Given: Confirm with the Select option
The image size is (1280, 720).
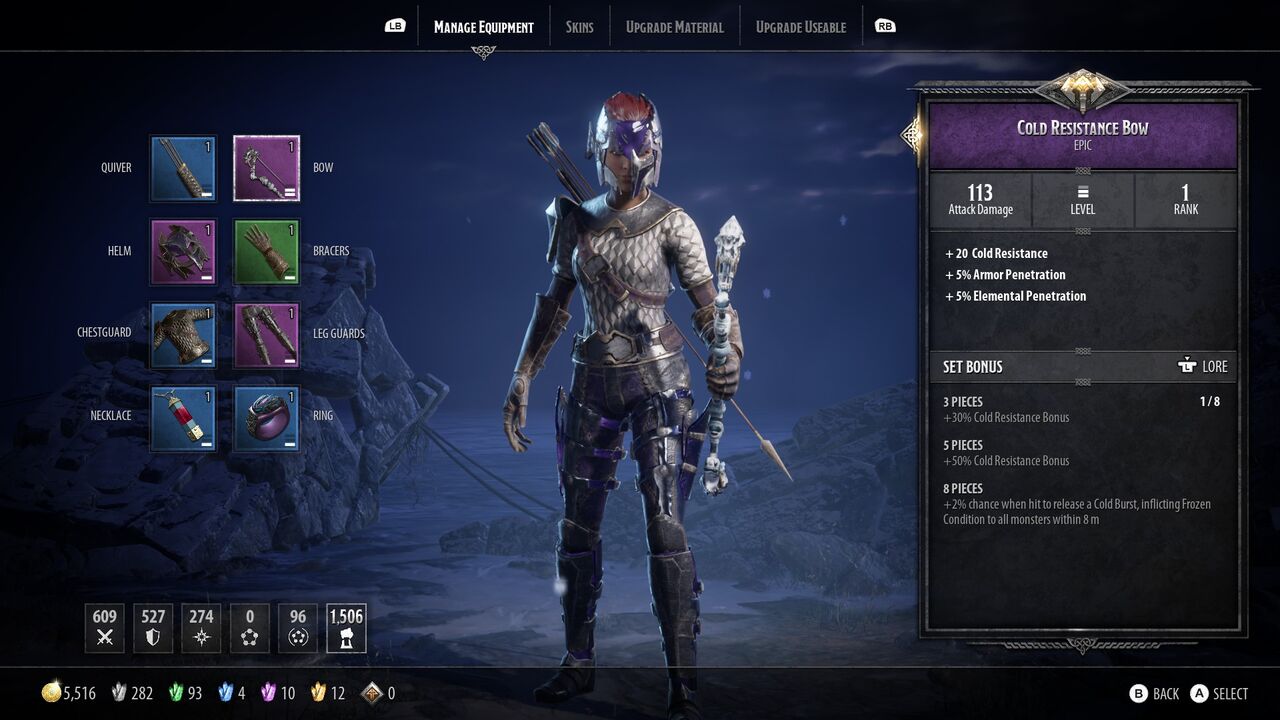Looking at the screenshot, I should click(1219, 693).
